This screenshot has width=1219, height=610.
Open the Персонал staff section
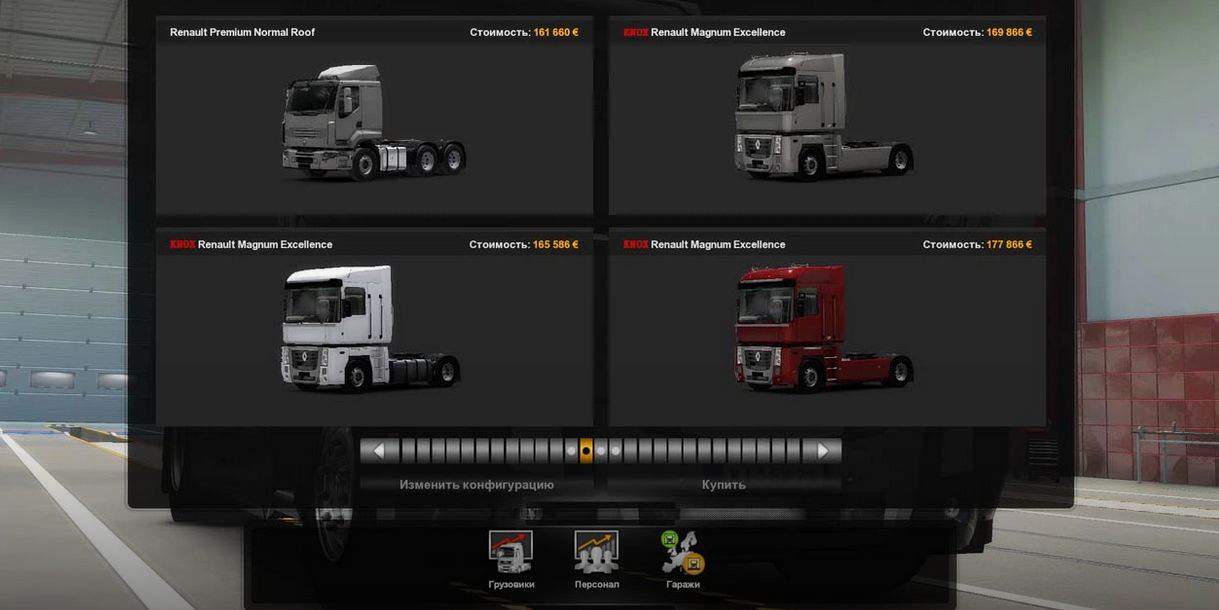coord(597,560)
